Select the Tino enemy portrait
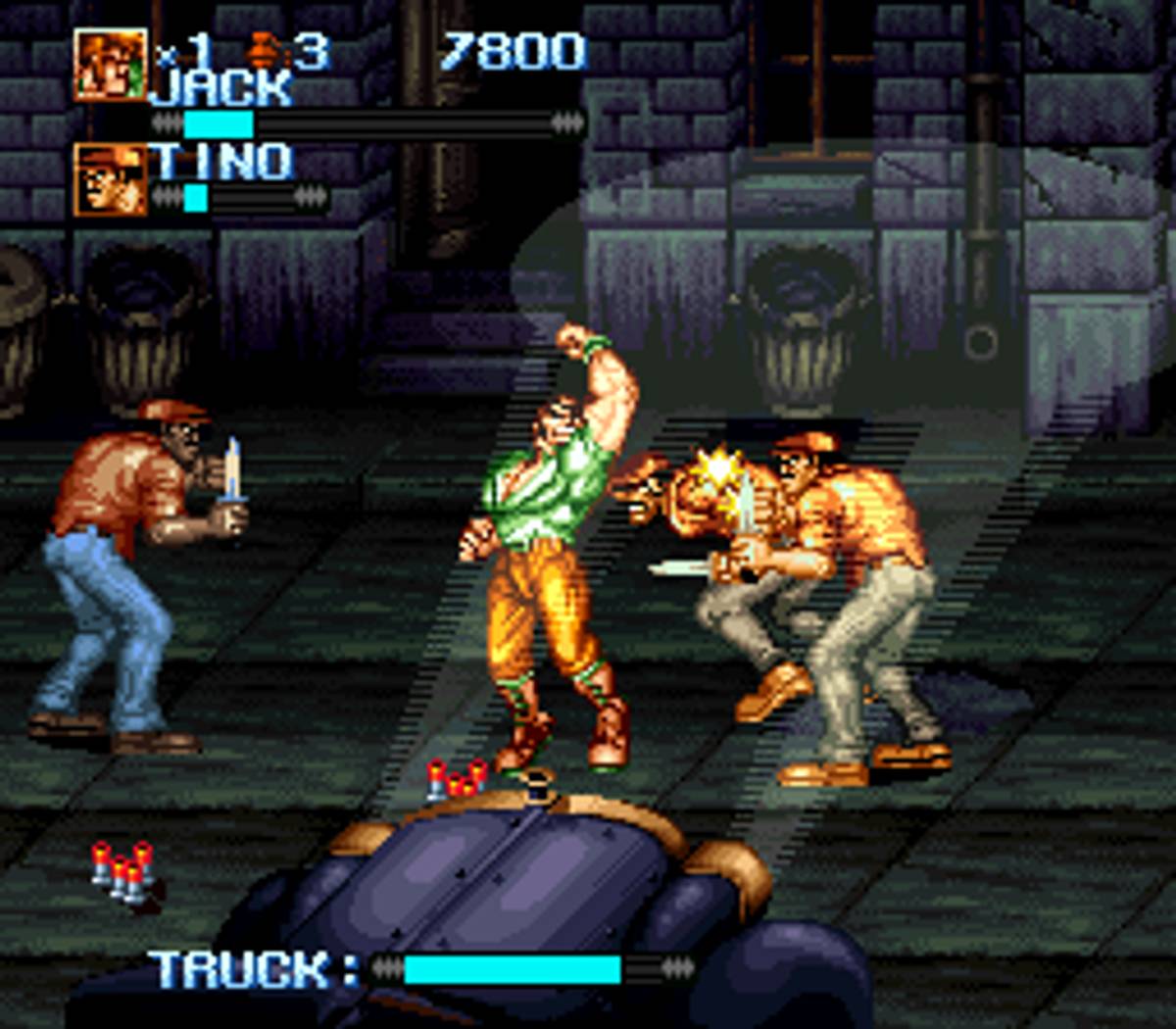Screen dimensions: 1176x1029 point(111,179)
